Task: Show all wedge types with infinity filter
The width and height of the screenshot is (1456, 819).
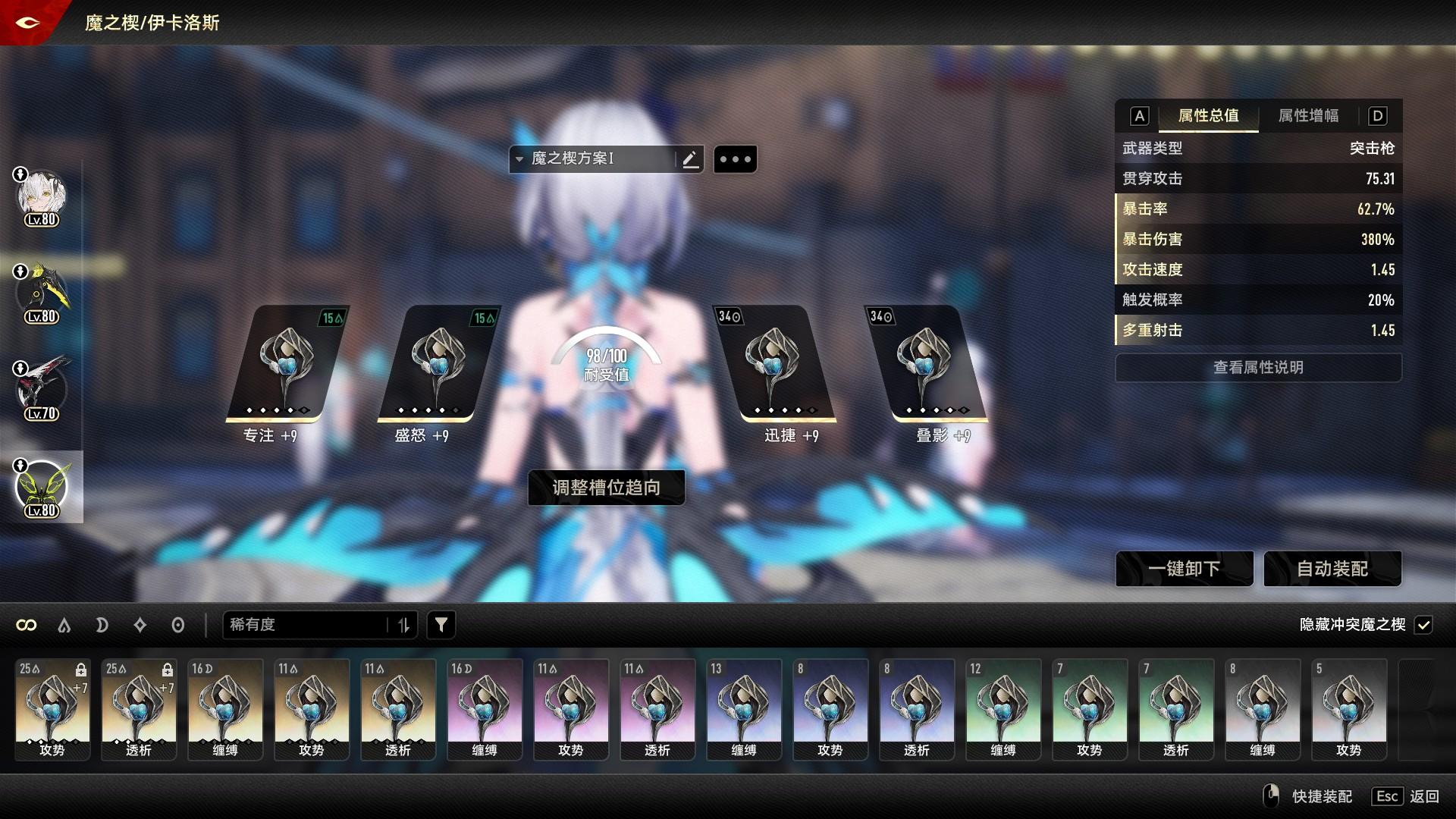Action: coord(27,625)
